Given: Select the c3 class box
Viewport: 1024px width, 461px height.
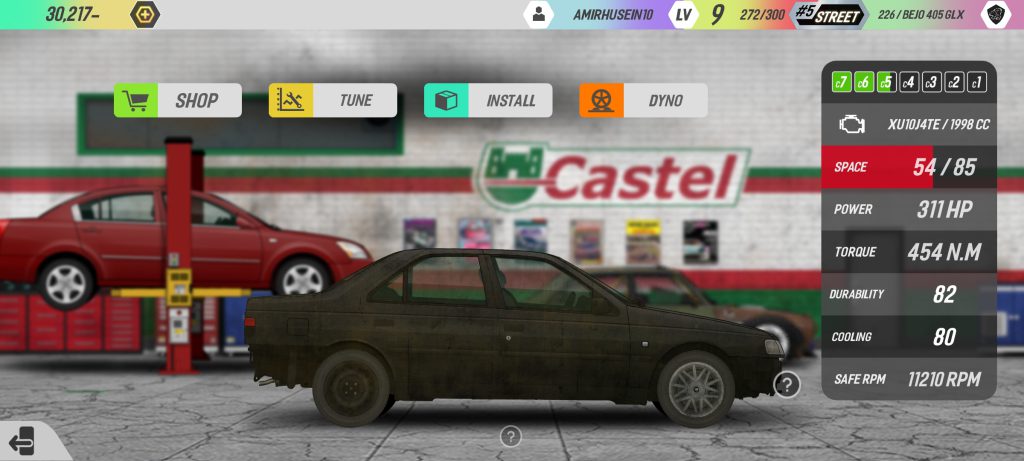Looking at the screenshot, I should tap(931, 82).
